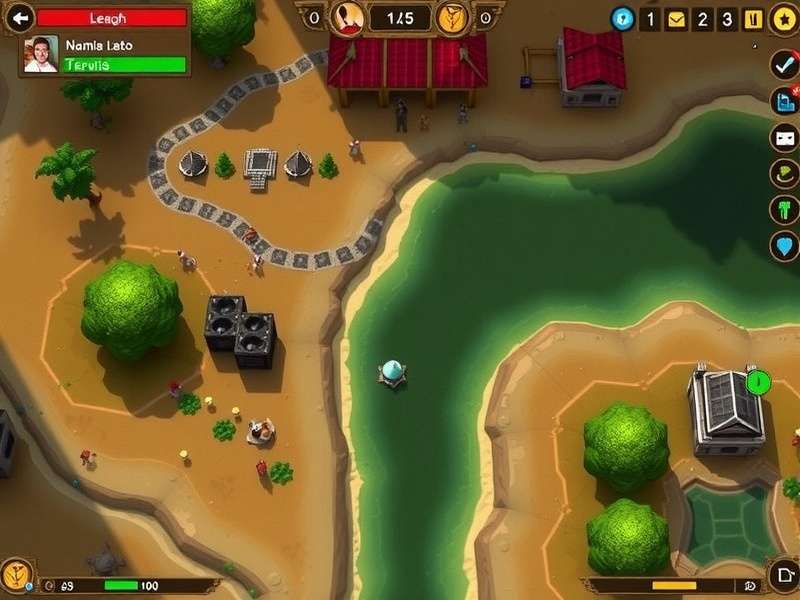Image resolution: width=800 pixels, height=600 pixels.
Task: Click the back arrow button
Action: point(19,17)
